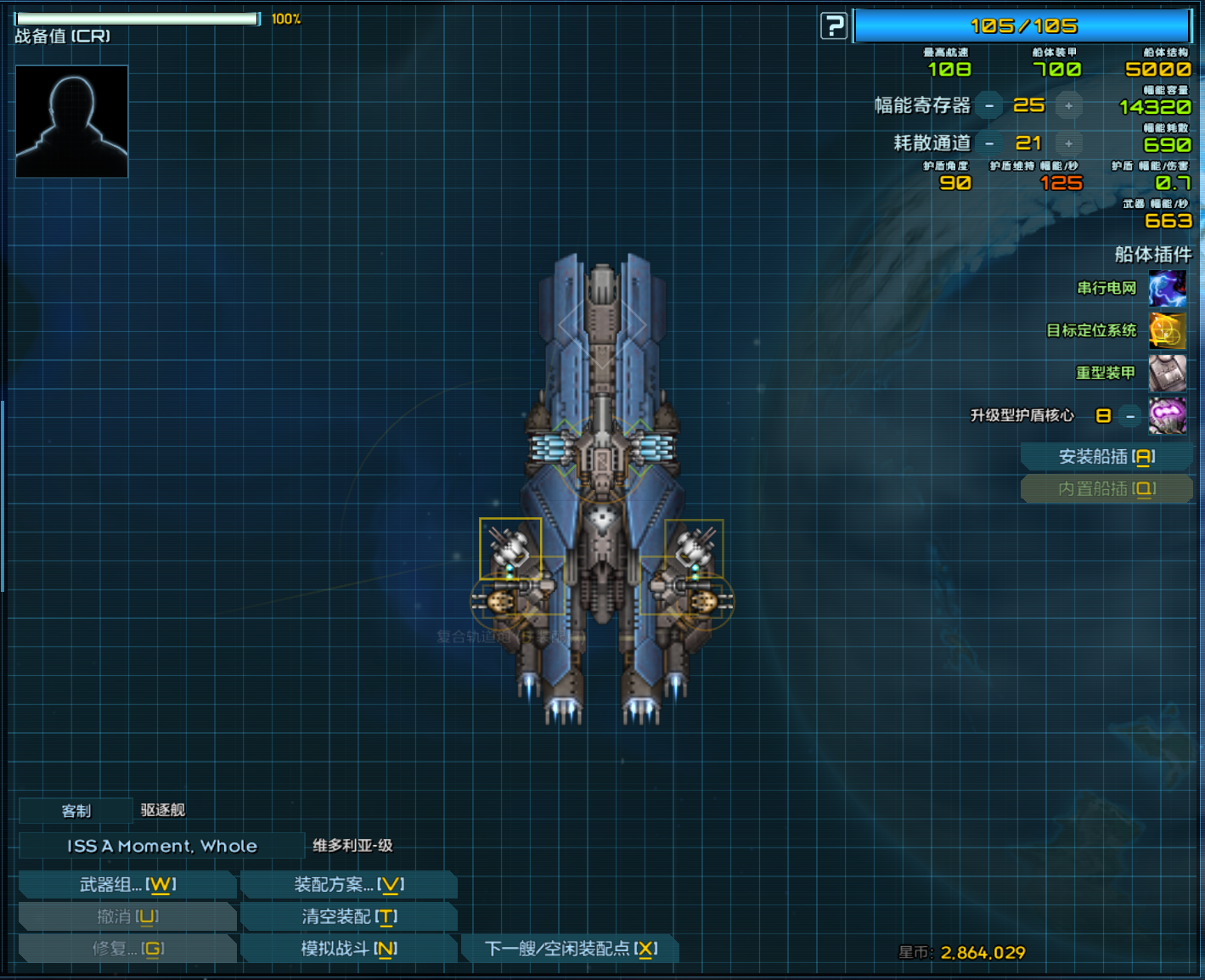The height and width of the screenshot is (980, 1205).
Task: Click 安装船插 [A] to install hullmod
Action: tap(1106, 456)
